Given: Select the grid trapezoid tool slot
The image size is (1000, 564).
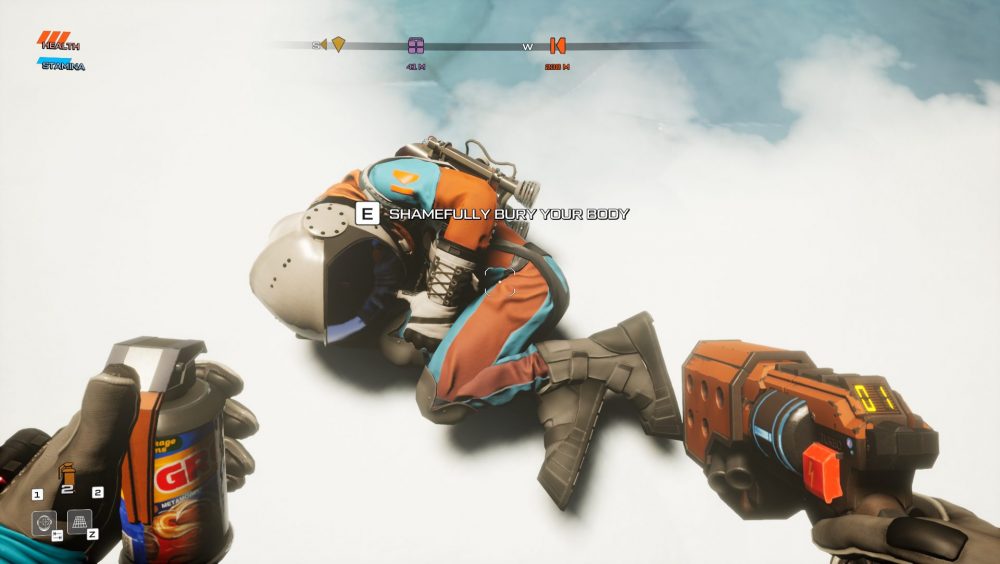Looking at the screenshot, I should click(x=80, y=521).
